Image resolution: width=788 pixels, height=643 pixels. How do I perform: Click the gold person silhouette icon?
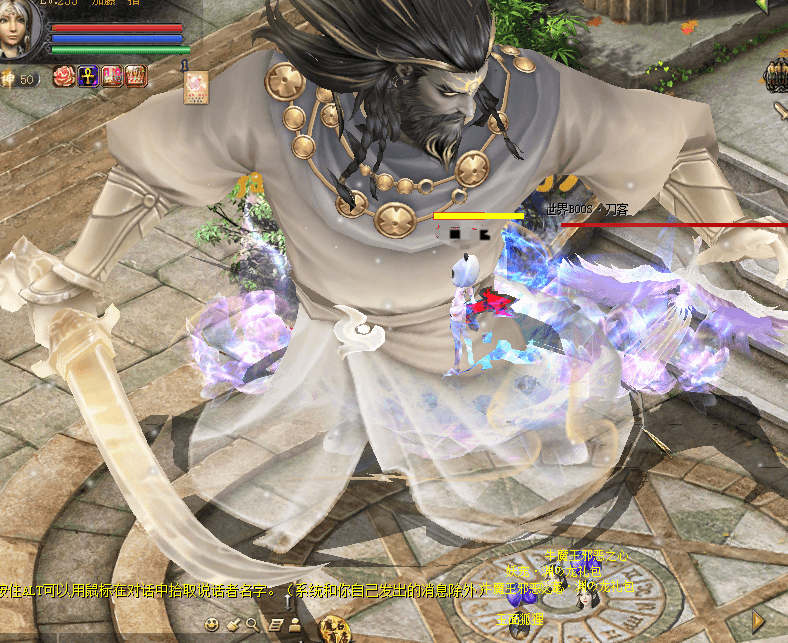(x=295, y=625)
